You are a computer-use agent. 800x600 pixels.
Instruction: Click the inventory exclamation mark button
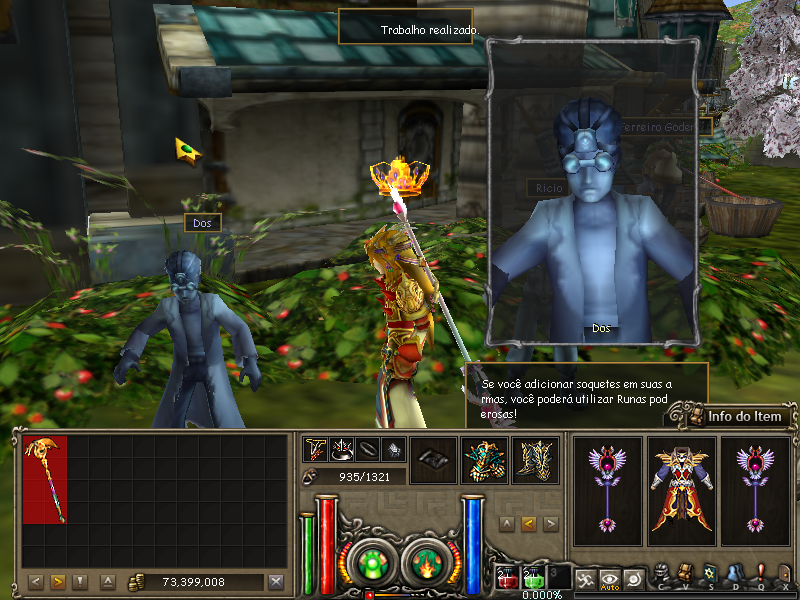(80, 582)
